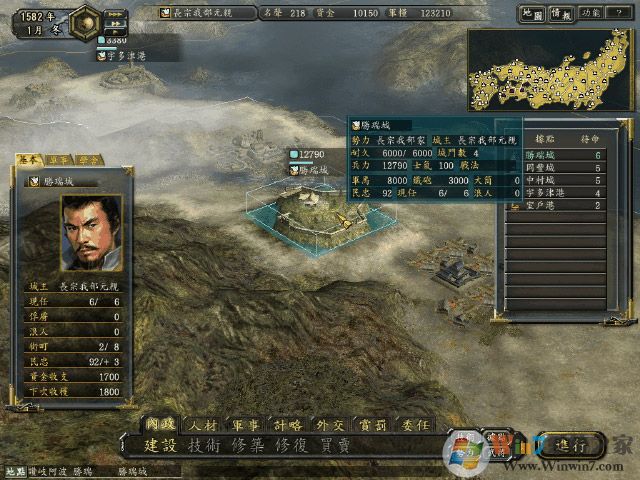Click the 進行 proceed button
The image size is (640, 480).
point(571,444)
